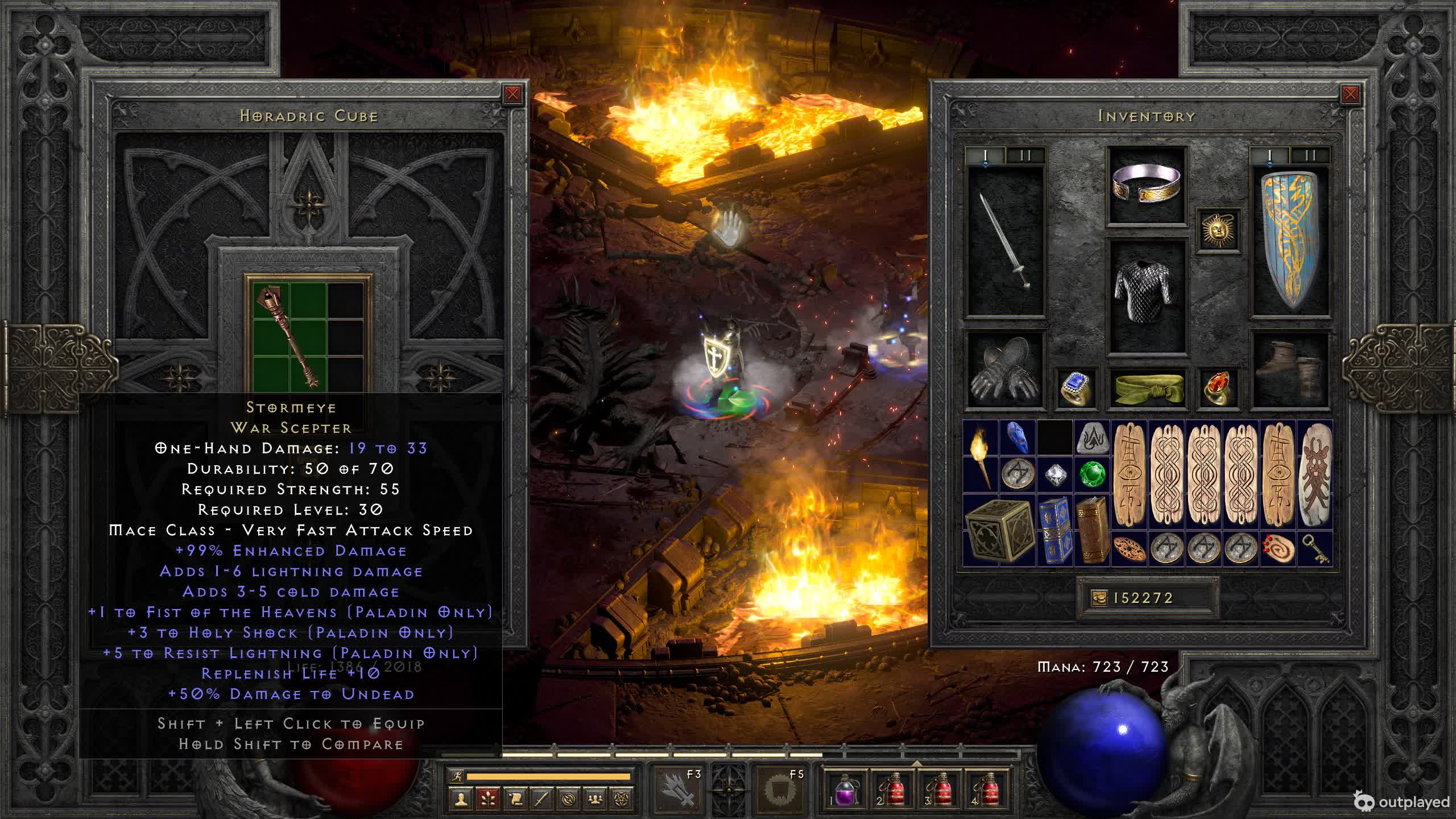Select the sun-face amulet slot
The image size is (1456, 819).
click(x=1218, y=230)
